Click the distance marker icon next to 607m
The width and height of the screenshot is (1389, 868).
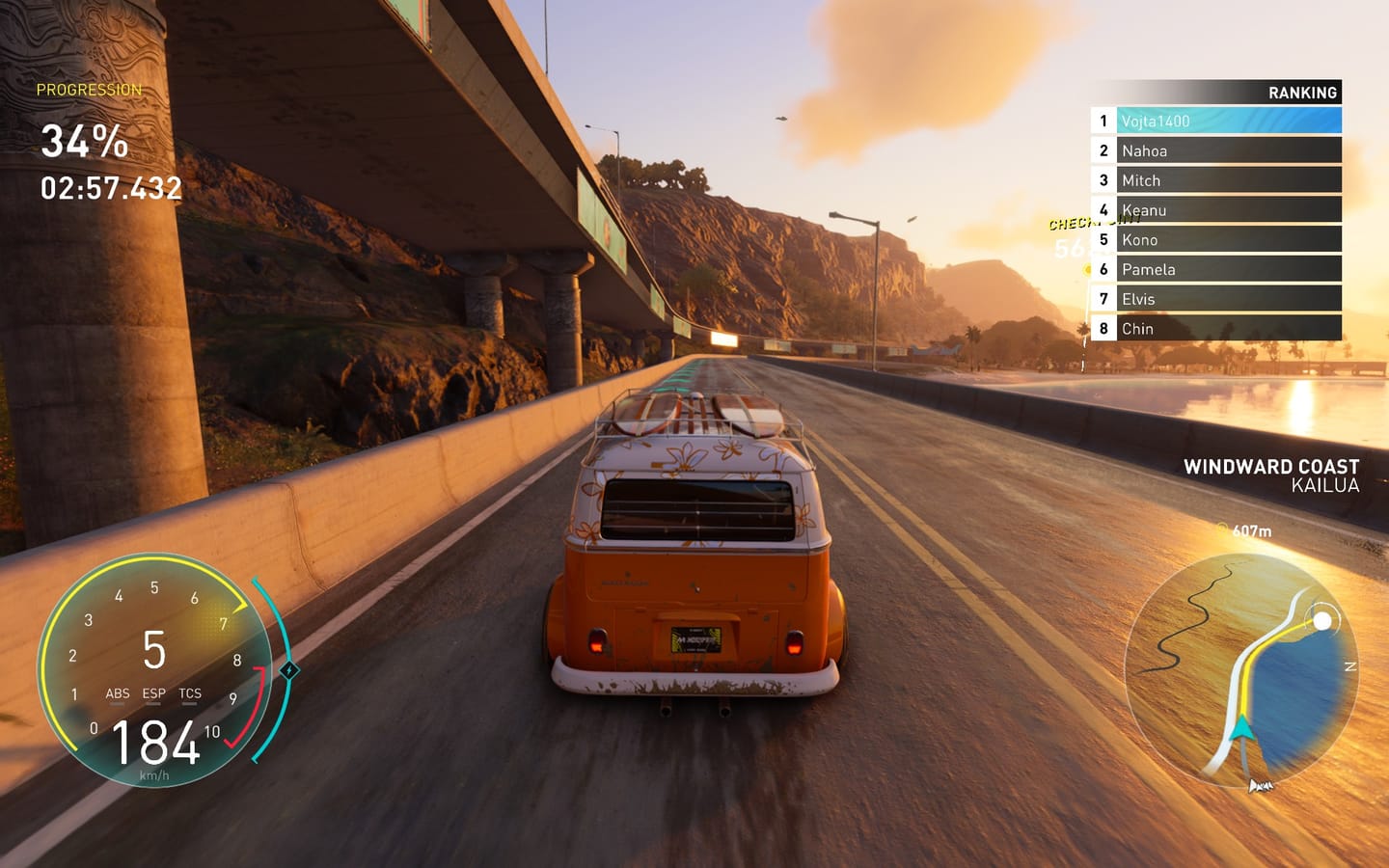click(1221, 529)
